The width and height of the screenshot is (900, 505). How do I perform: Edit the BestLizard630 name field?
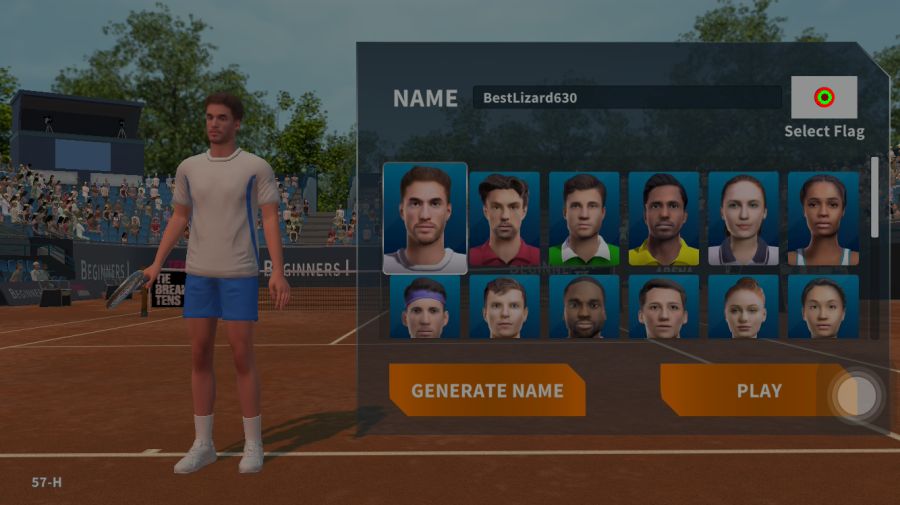[x=627, y=98]
